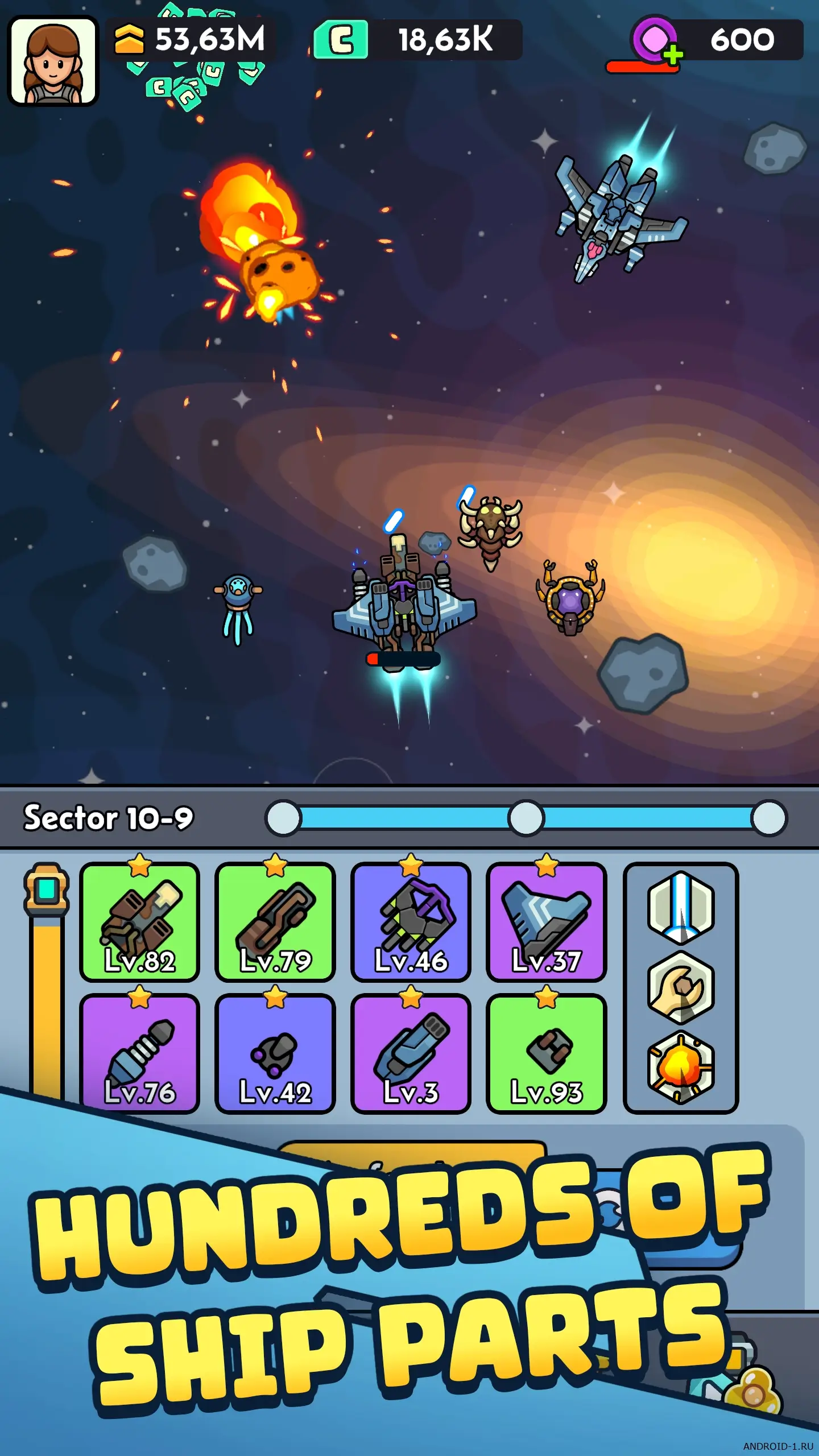Select the Lv.3 ship part slot
819x1456 pixels.
point(411,1053)
